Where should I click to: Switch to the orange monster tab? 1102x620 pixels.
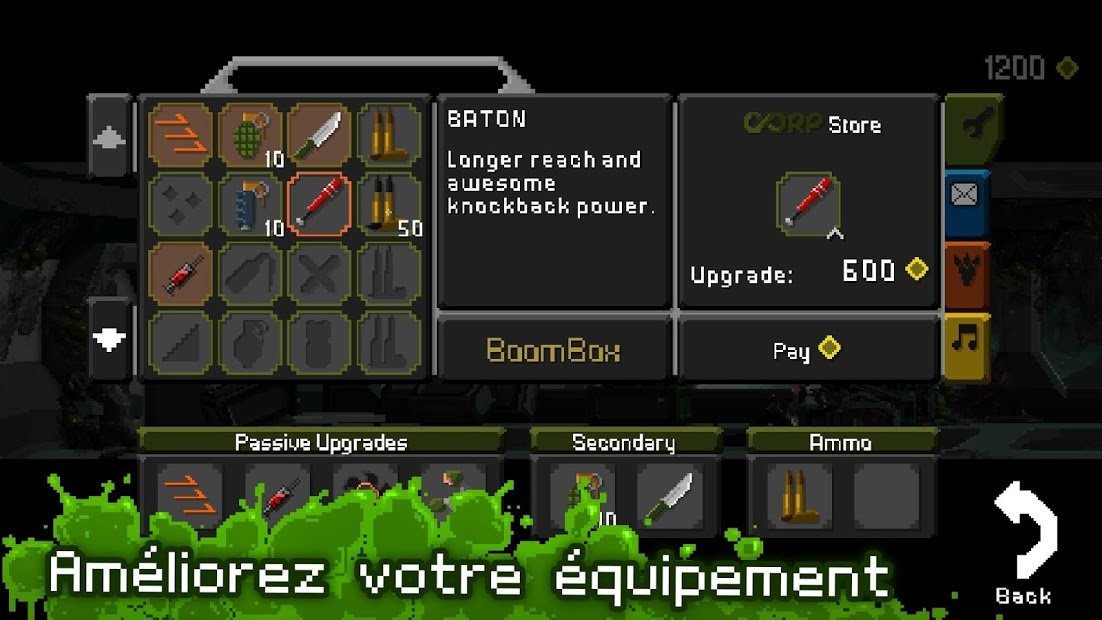[967, 272]
